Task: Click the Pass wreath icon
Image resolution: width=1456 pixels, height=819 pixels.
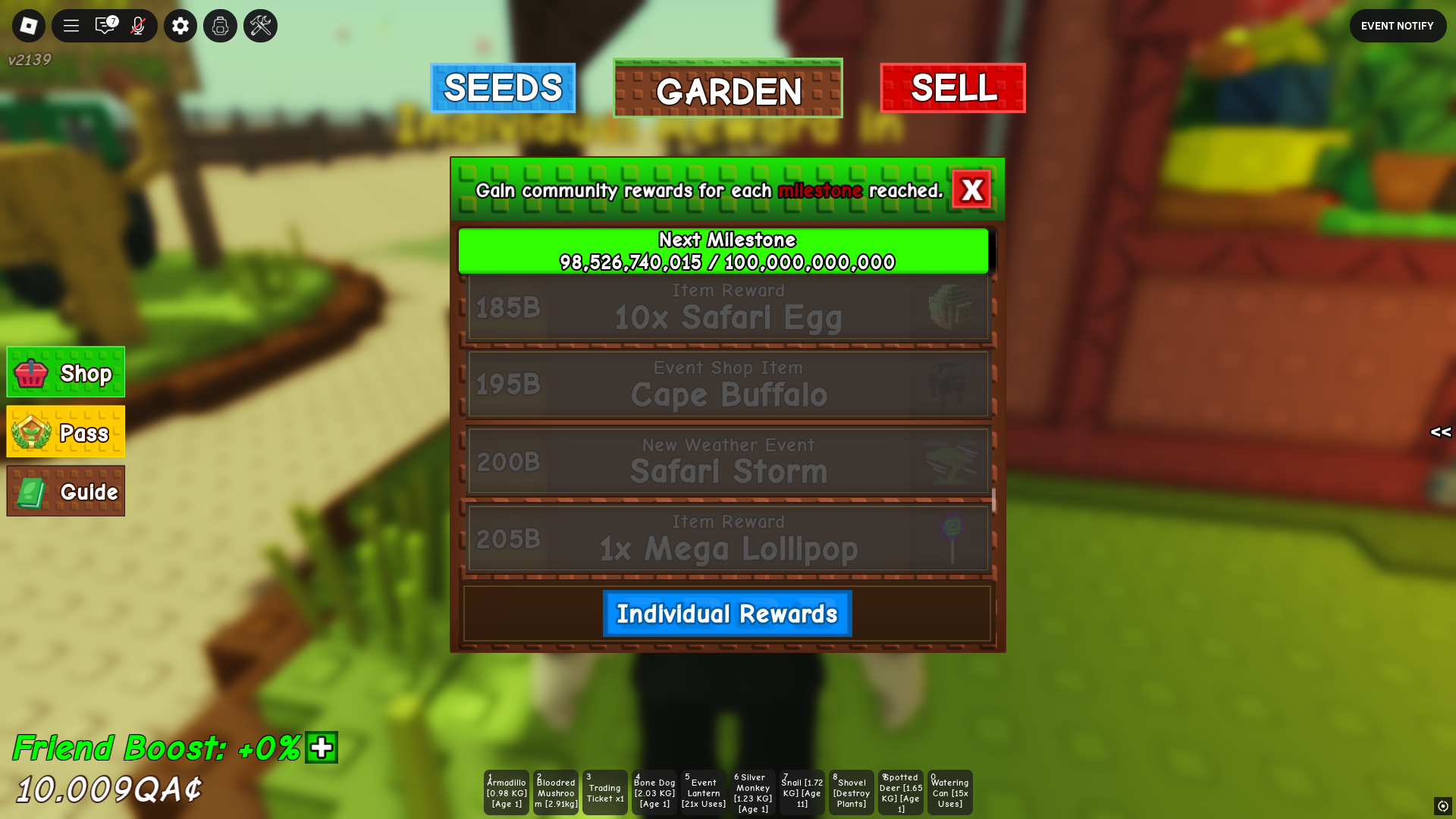Action: point(30,432)
